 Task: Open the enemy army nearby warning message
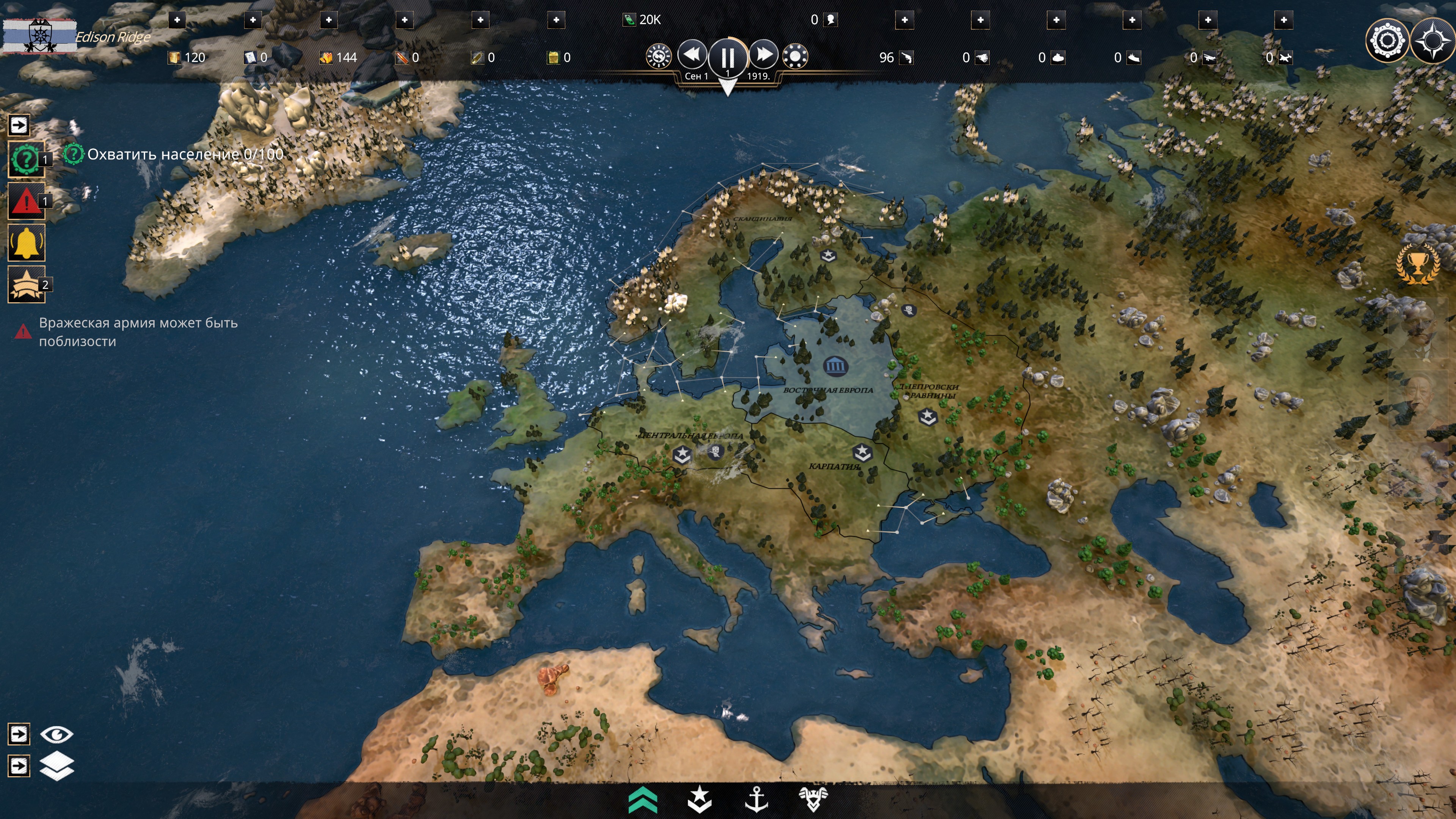click(x=138, y=332)
